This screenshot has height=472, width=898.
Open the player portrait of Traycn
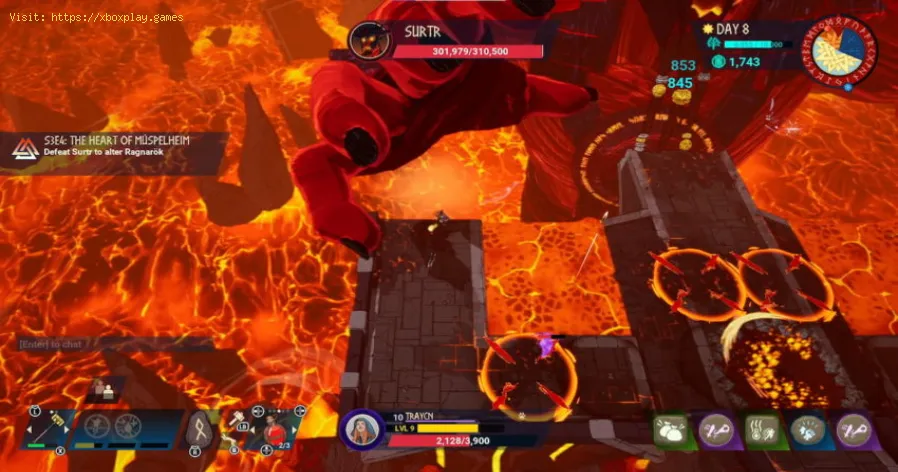click(362, 430)
